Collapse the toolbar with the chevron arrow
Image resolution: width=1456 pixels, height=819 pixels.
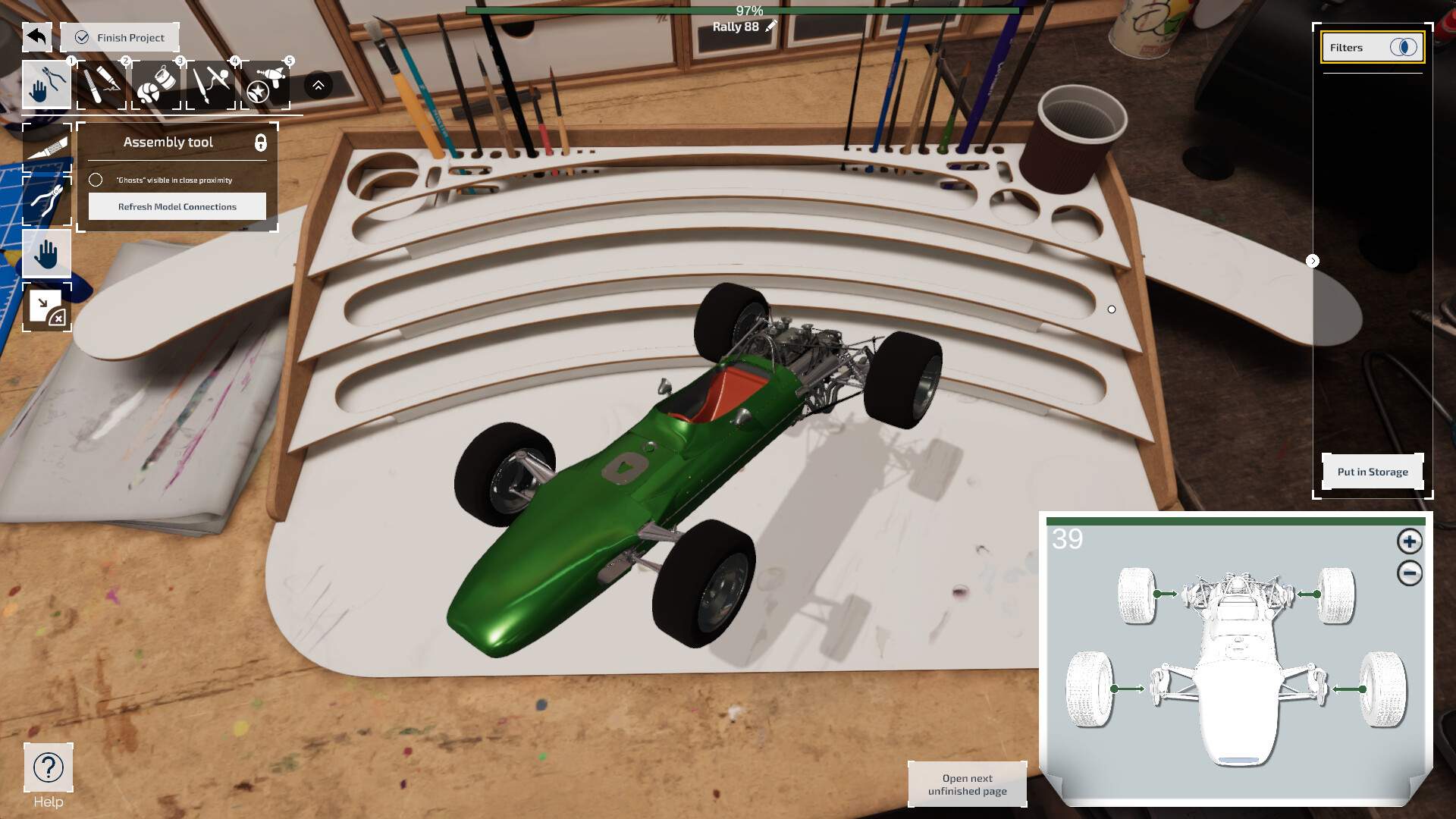tap(317, 83)
